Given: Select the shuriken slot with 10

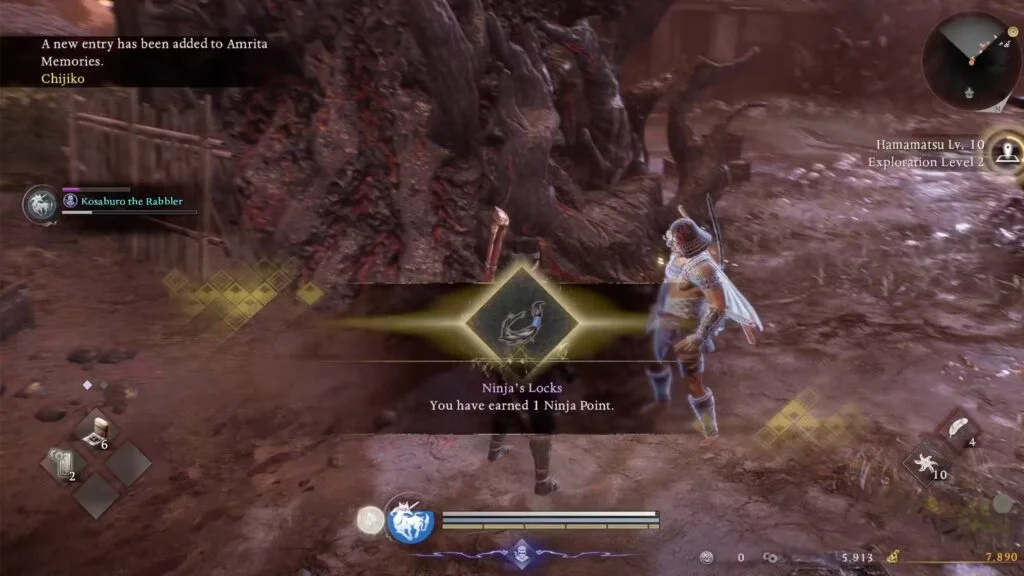Looking at the screenshot, I should click(925, 462).
